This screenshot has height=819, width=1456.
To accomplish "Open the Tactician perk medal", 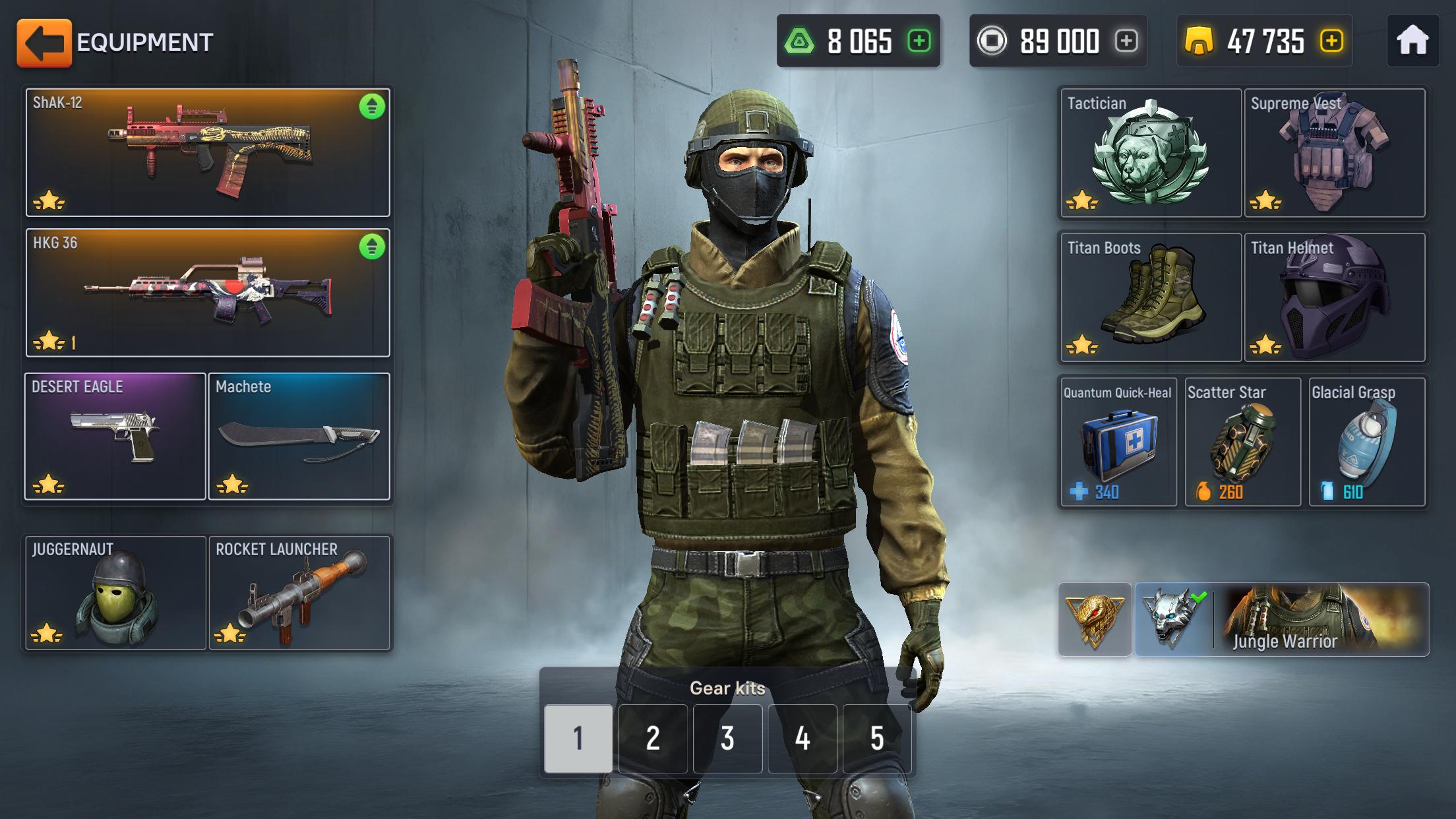I will click(x=1149, y=153).
